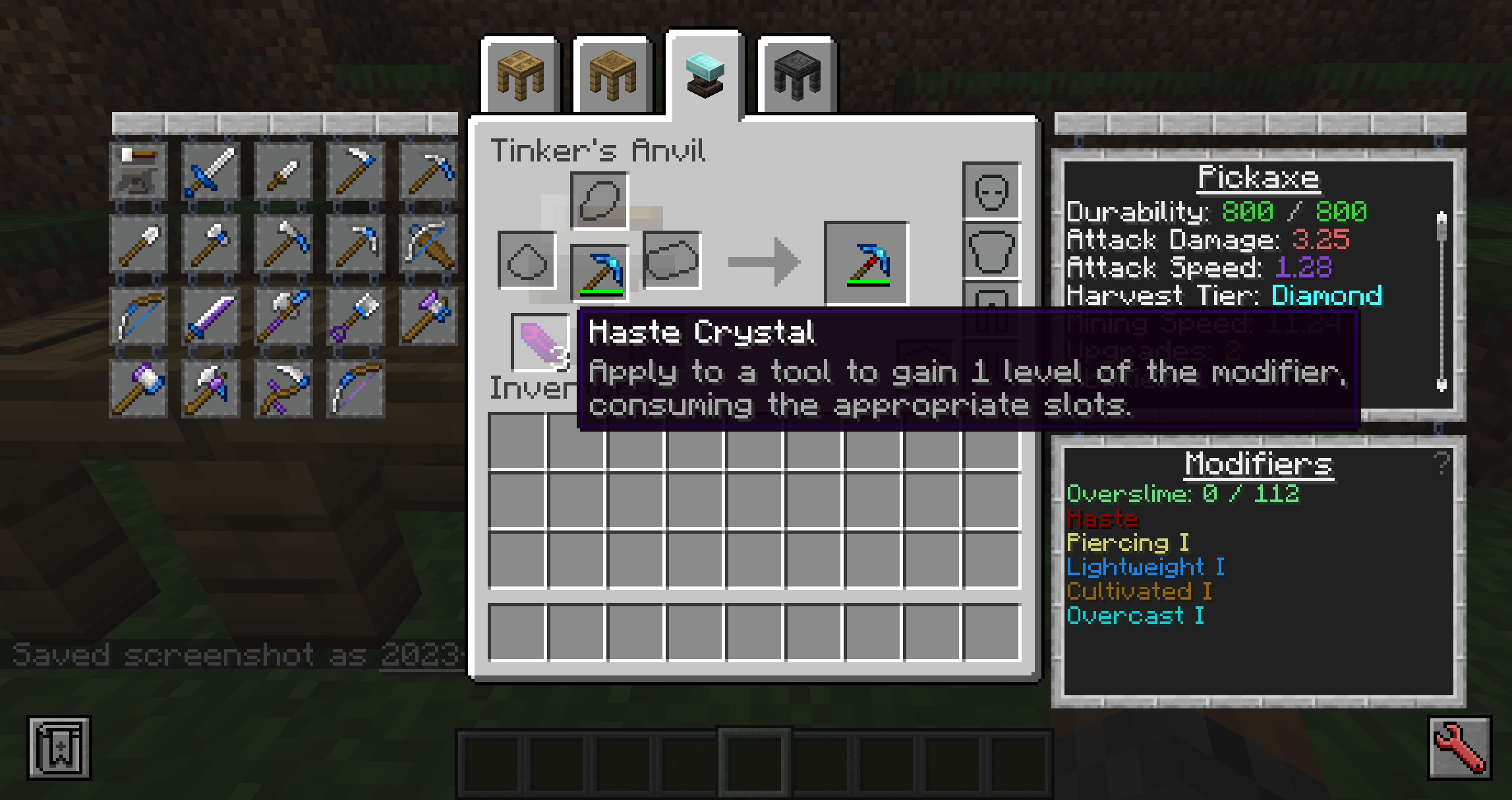Take the modified pickaxe from the output slot
This screenshot has height=800, width=1512.
pos(867,264)
